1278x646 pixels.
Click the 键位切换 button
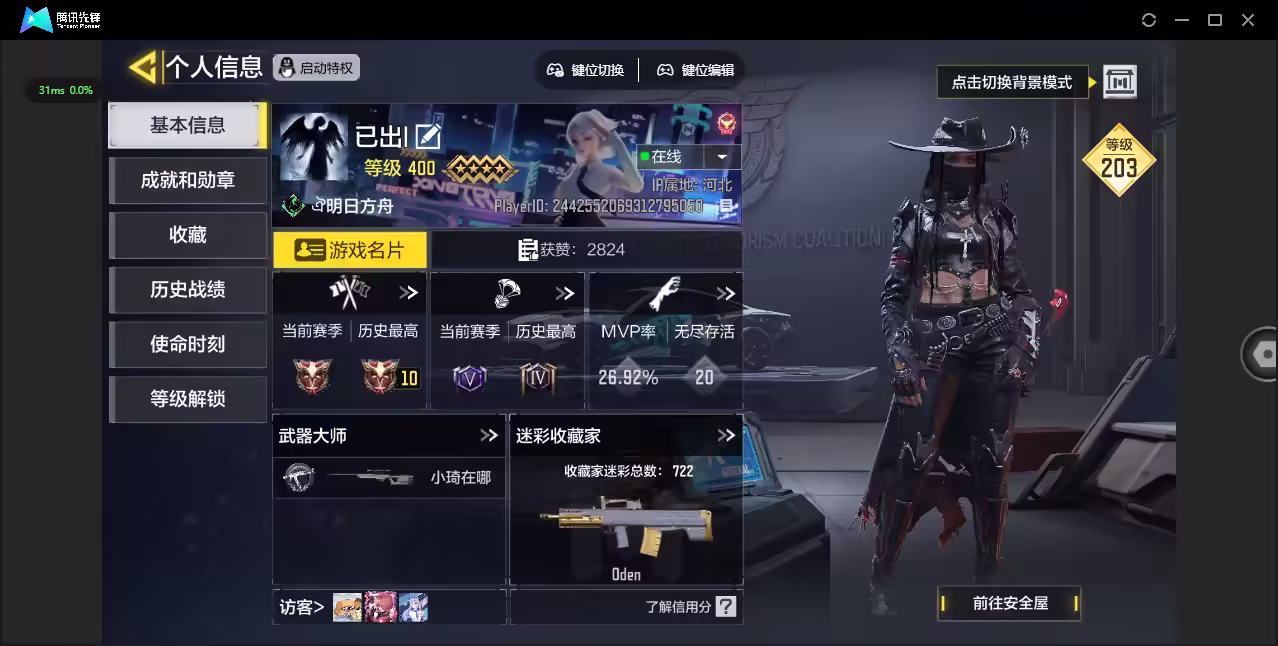click(585, 70)
